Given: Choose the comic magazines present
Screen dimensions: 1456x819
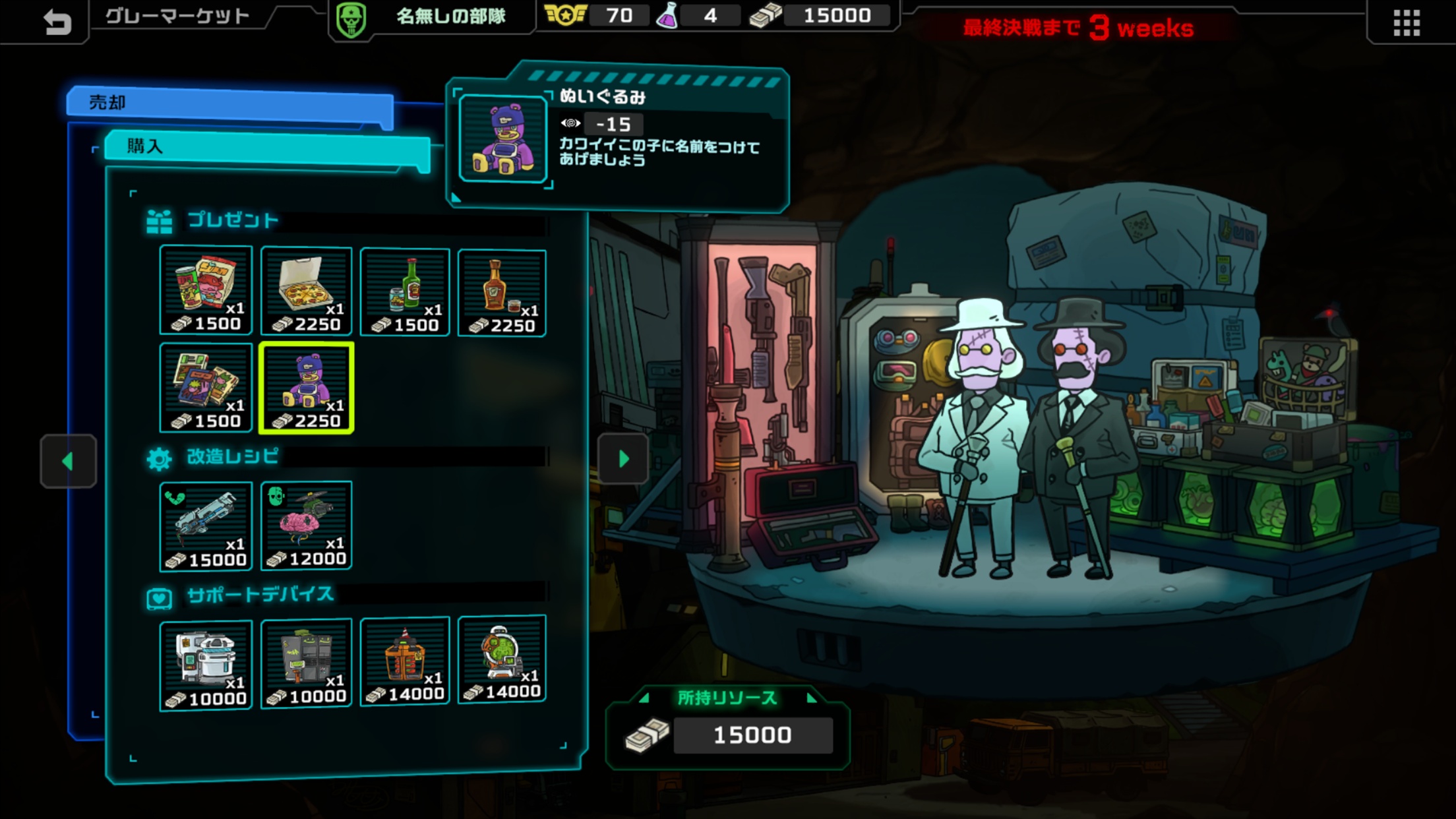Looking at the screenshot, I should (206, 388).
